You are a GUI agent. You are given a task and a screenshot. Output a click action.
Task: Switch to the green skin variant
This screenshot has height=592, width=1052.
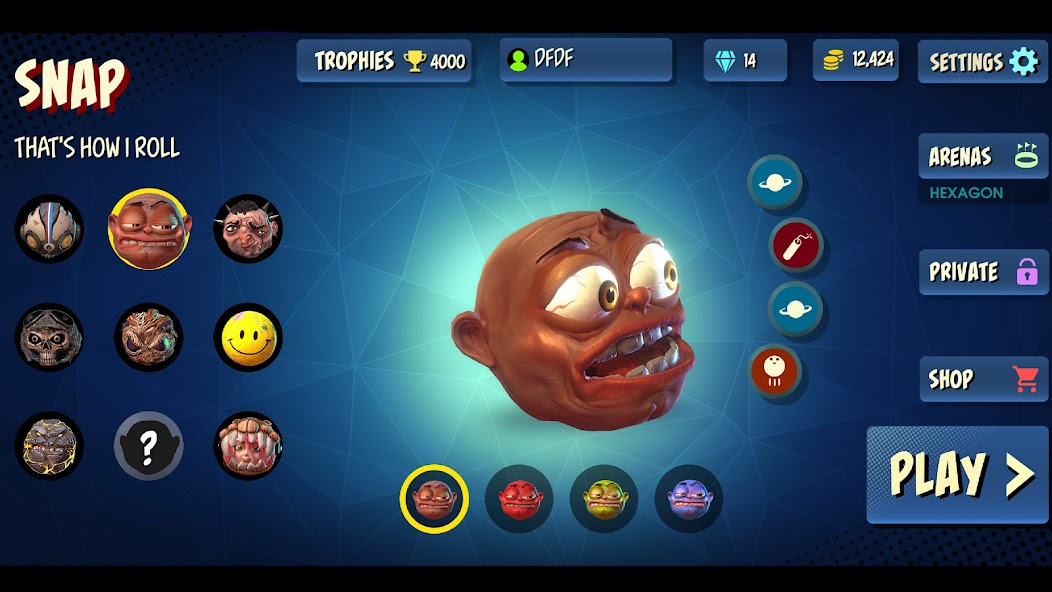604,498
